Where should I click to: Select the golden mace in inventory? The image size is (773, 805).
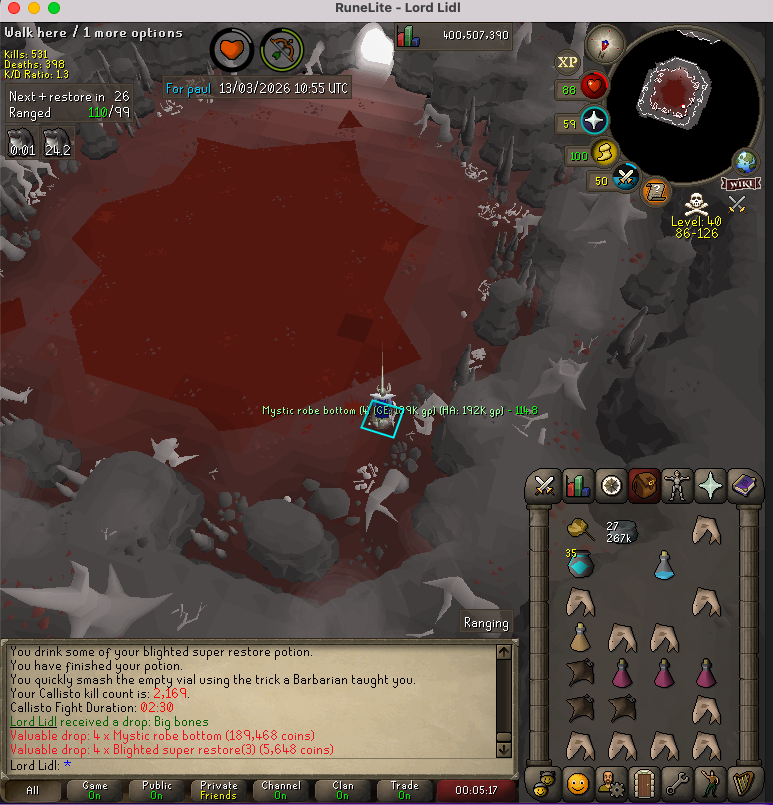(578, 529)
